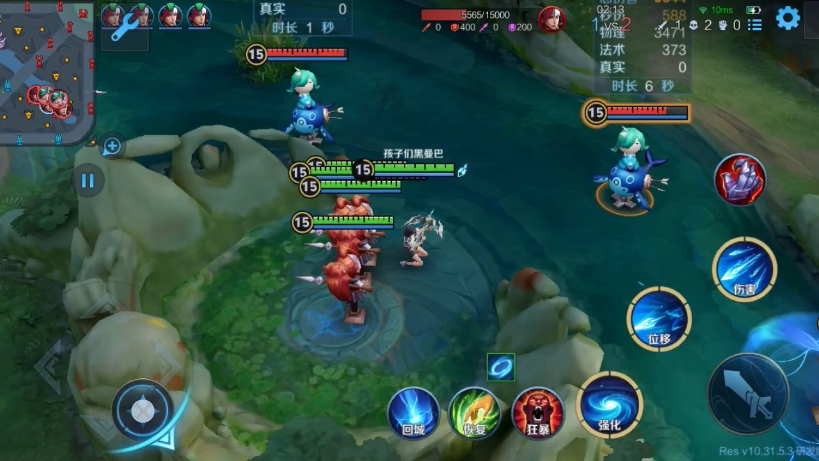Image resolution: width=819 pixels, height=461 pixels.
Task: Use the 回城 recall skill
Action: coord(414,412)
